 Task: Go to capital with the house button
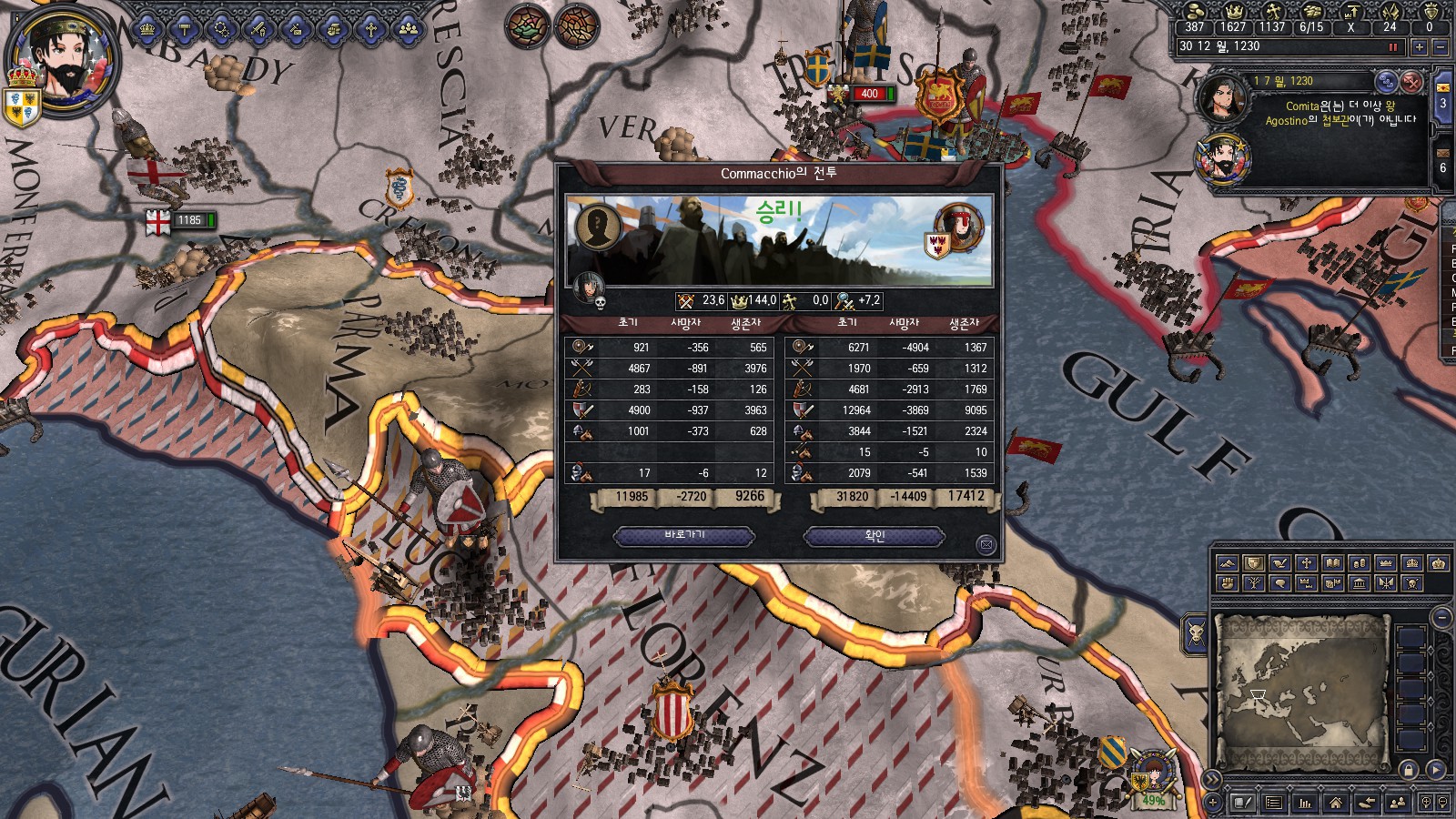[x=1335, y=803]
